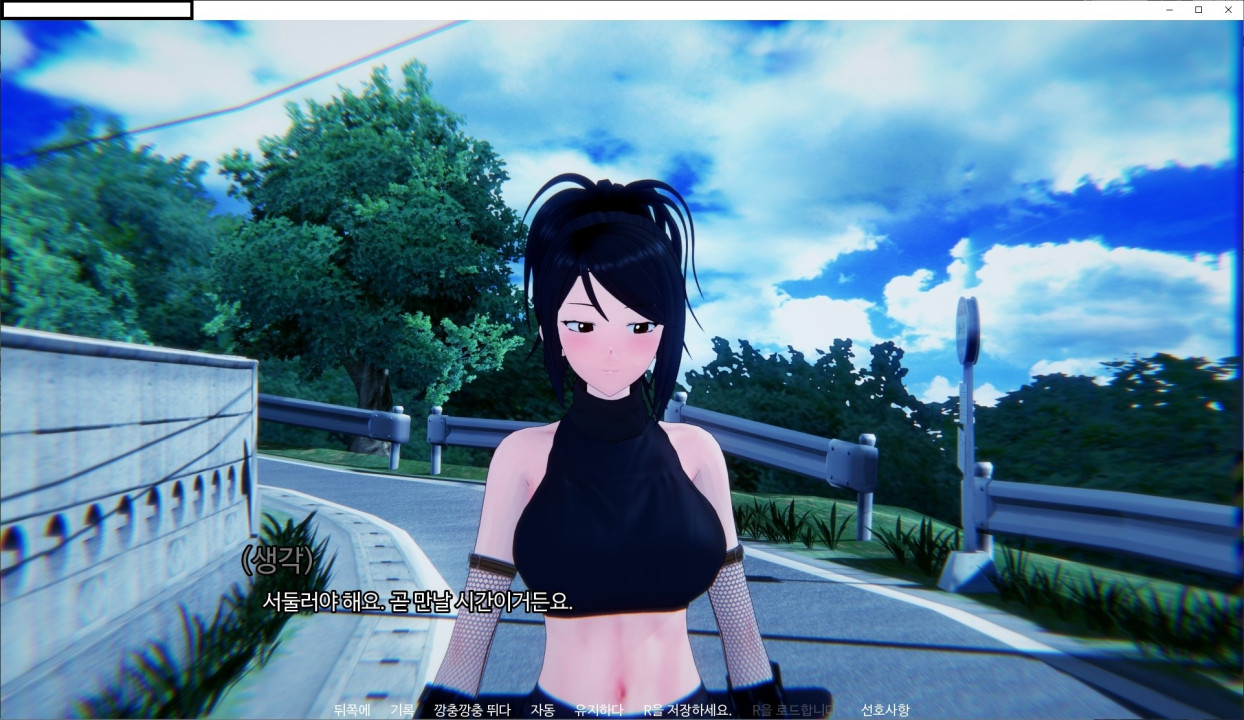Quick save with R을 저장하세요
Screen dimensions: 1244x720
(x=688, y=710)
